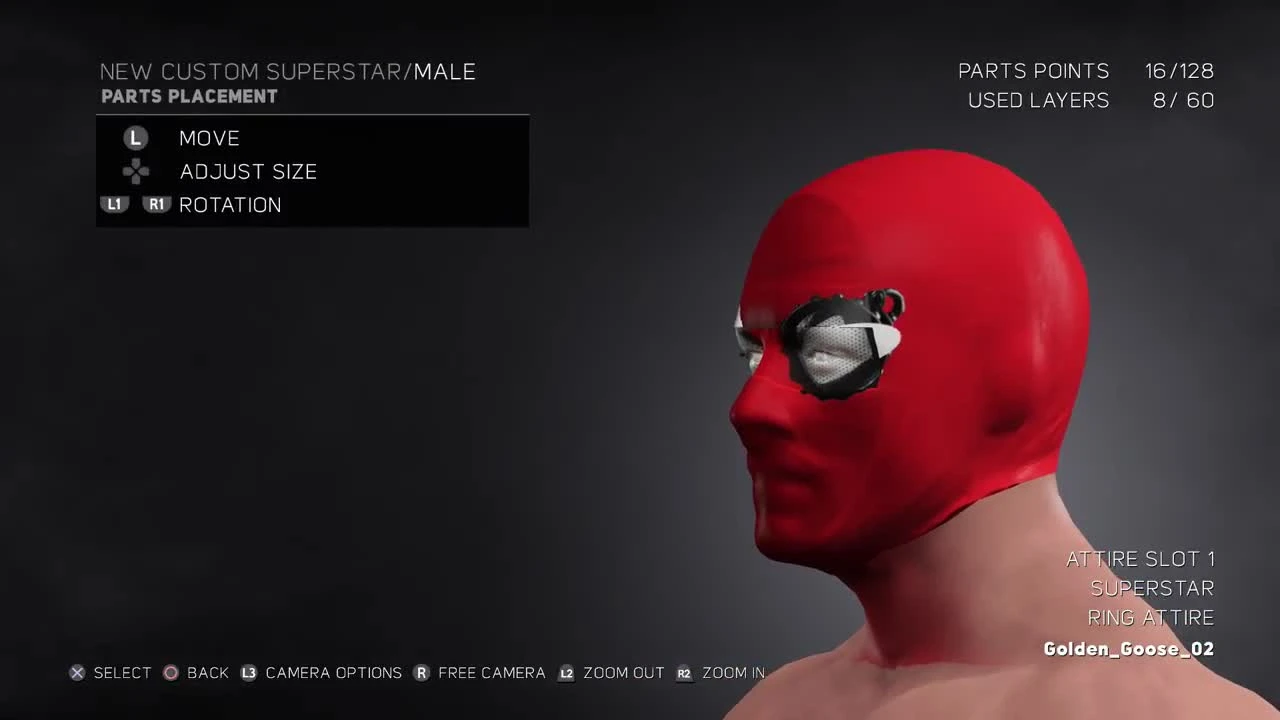Expand the Superstar attire section
This screenshot has height=720, width=1280.
click(1152, 588)
